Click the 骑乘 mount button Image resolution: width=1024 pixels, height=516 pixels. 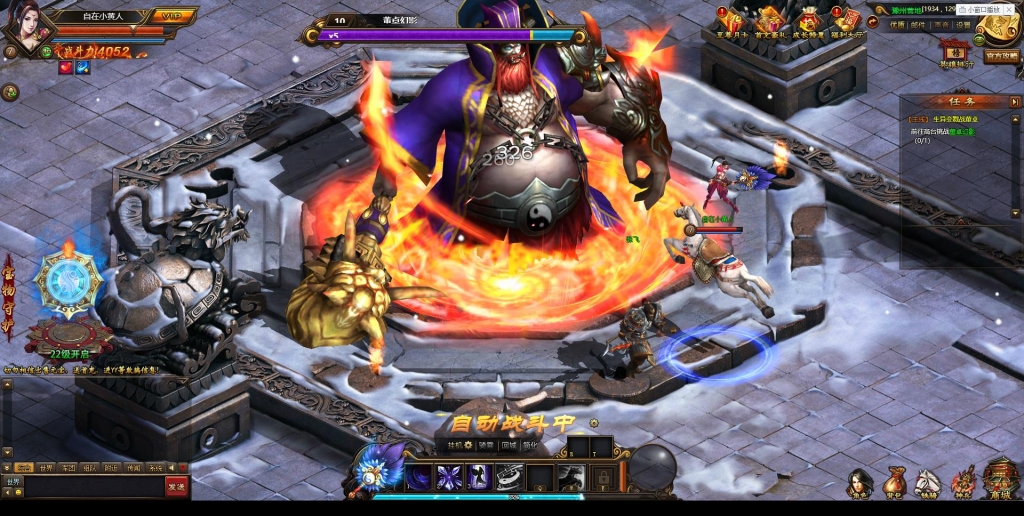[486, 445]
